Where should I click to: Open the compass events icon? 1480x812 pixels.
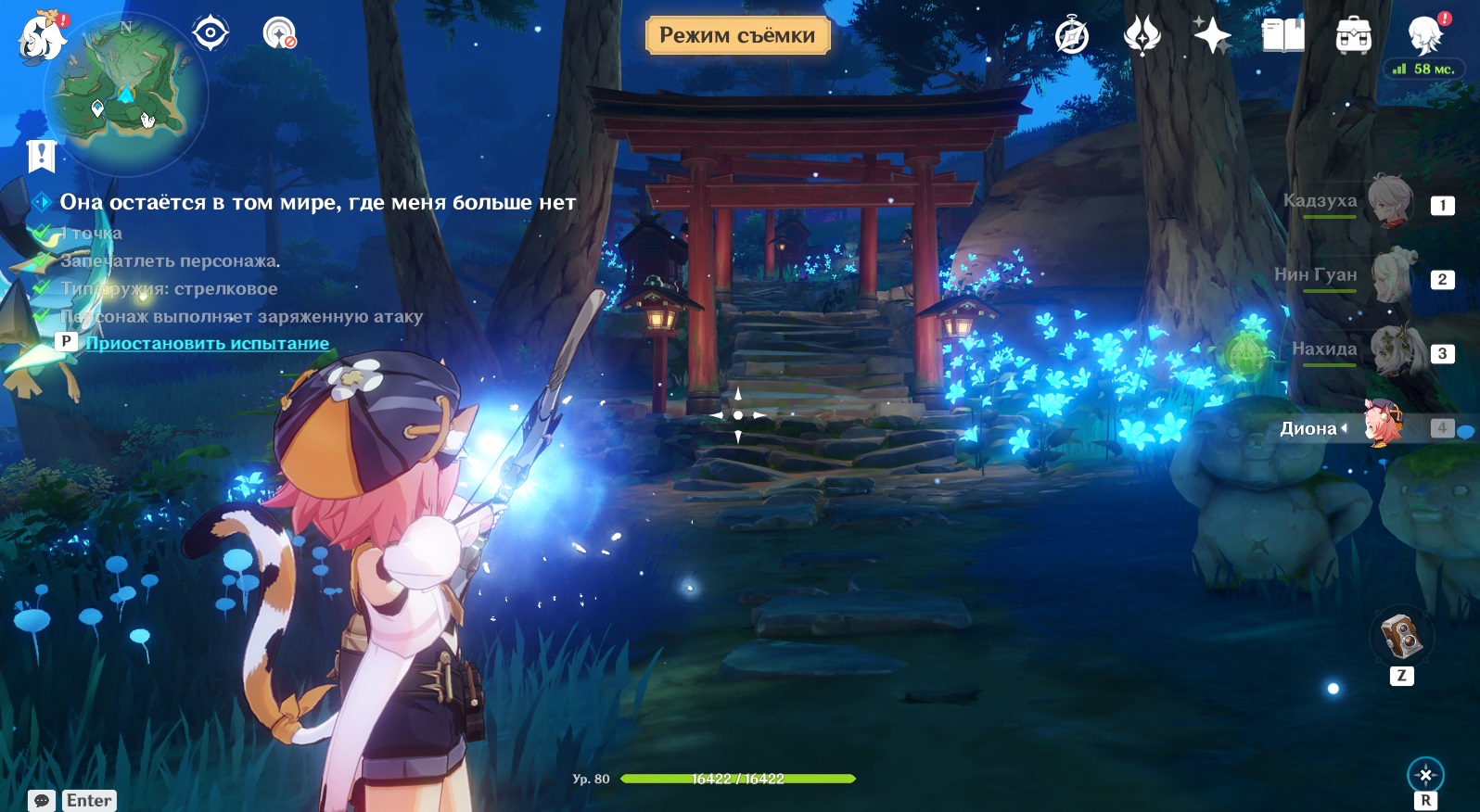[1072, 36]
